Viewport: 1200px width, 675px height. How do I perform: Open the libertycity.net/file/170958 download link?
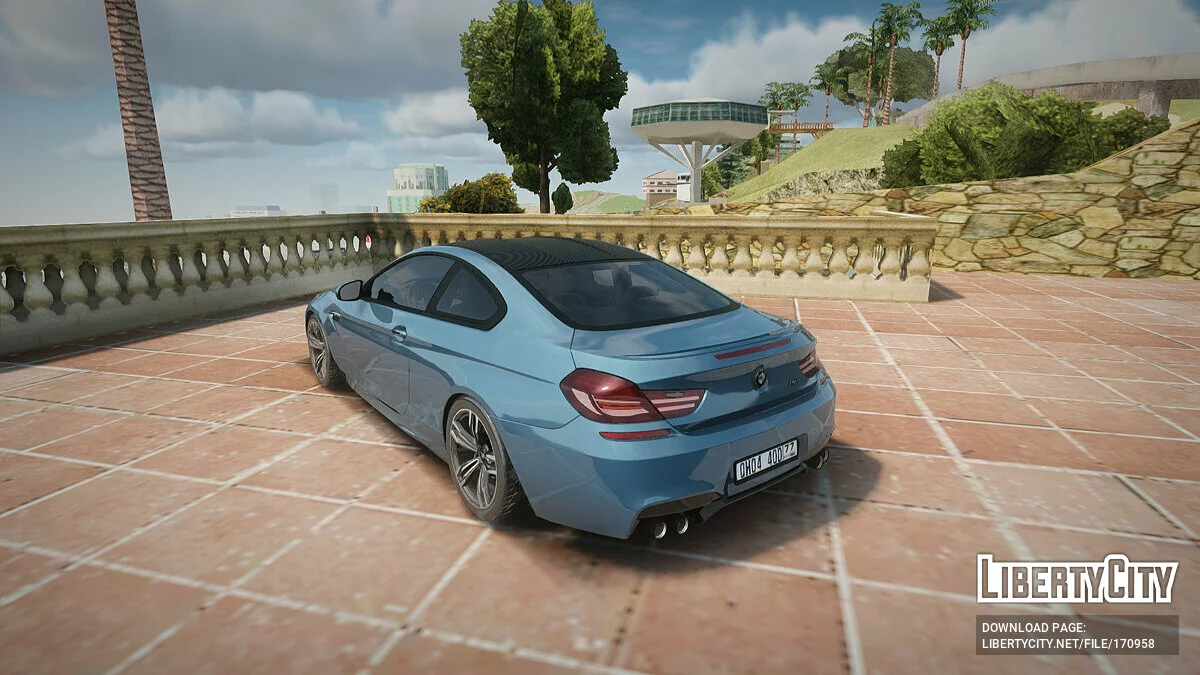tap(1067, 643)
